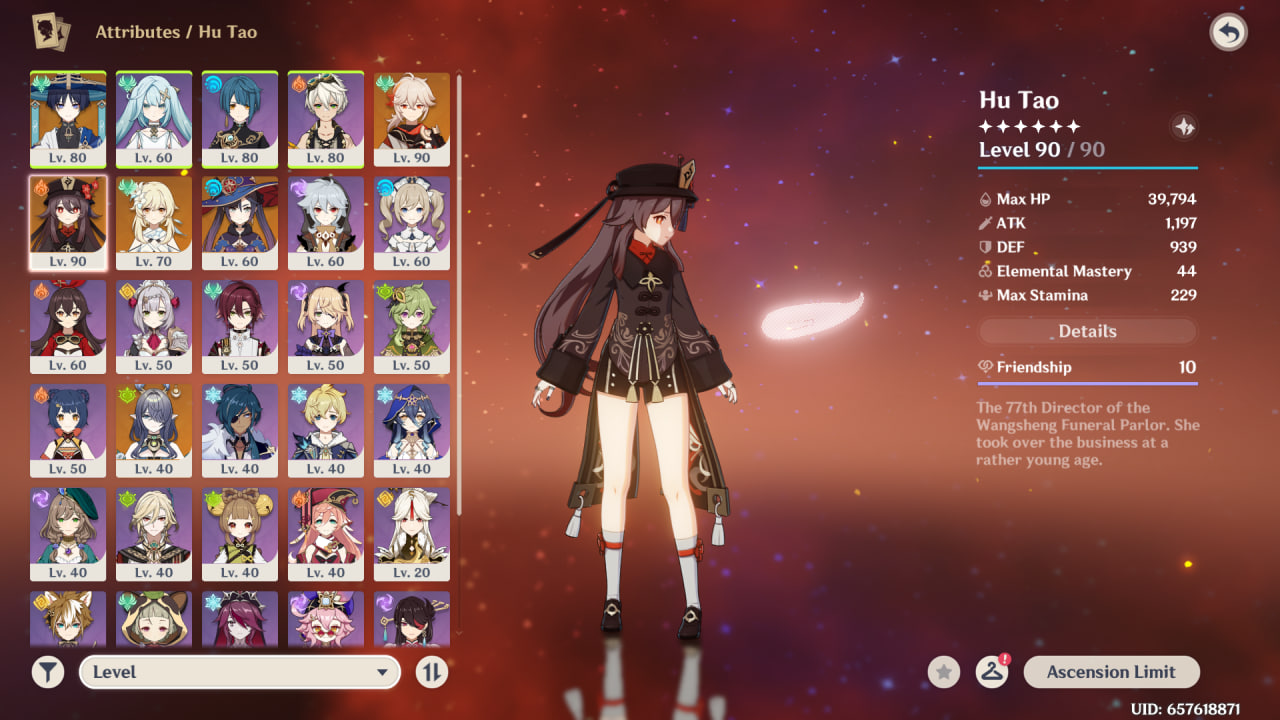The width and height of the screenshot is (1280, 720).
Task: Select Mona with the blue witch hat
Action: click(x=240, y=223)
